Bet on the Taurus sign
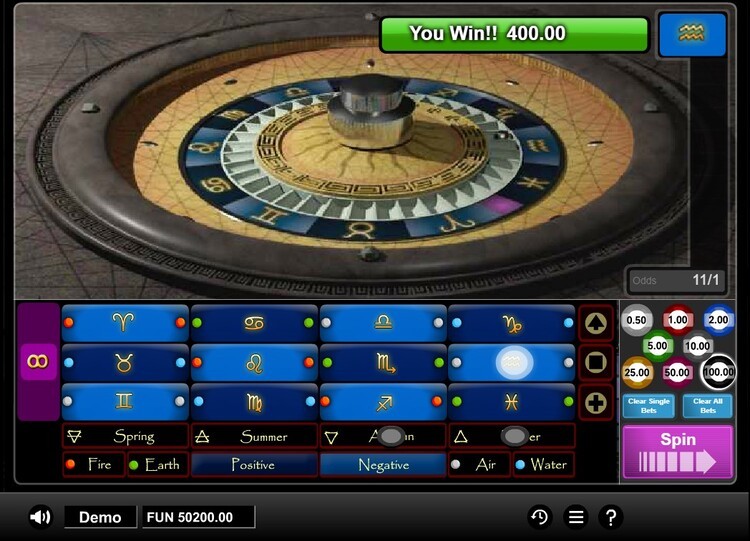The height and width of the screenshot is (541, 750). click(124, 362)
